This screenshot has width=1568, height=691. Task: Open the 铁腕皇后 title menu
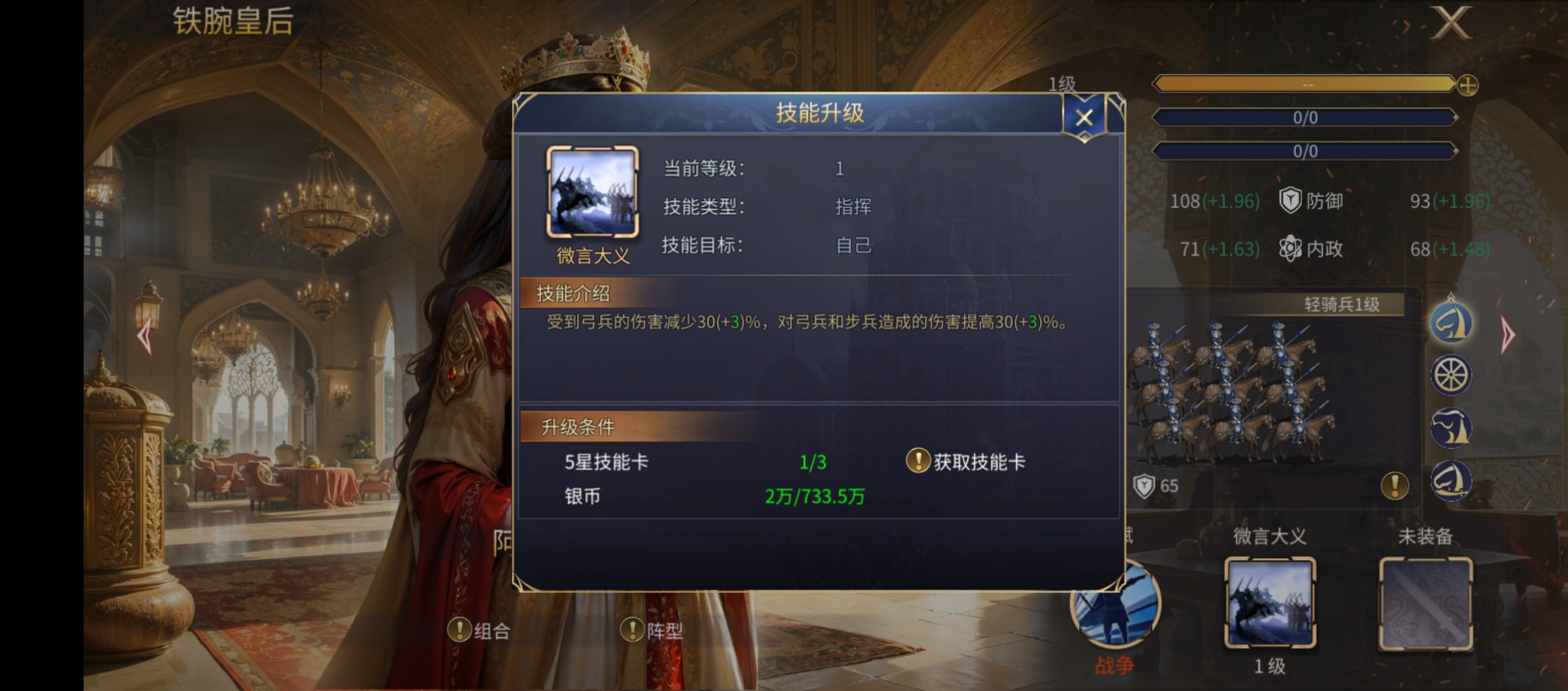point(233,22)
